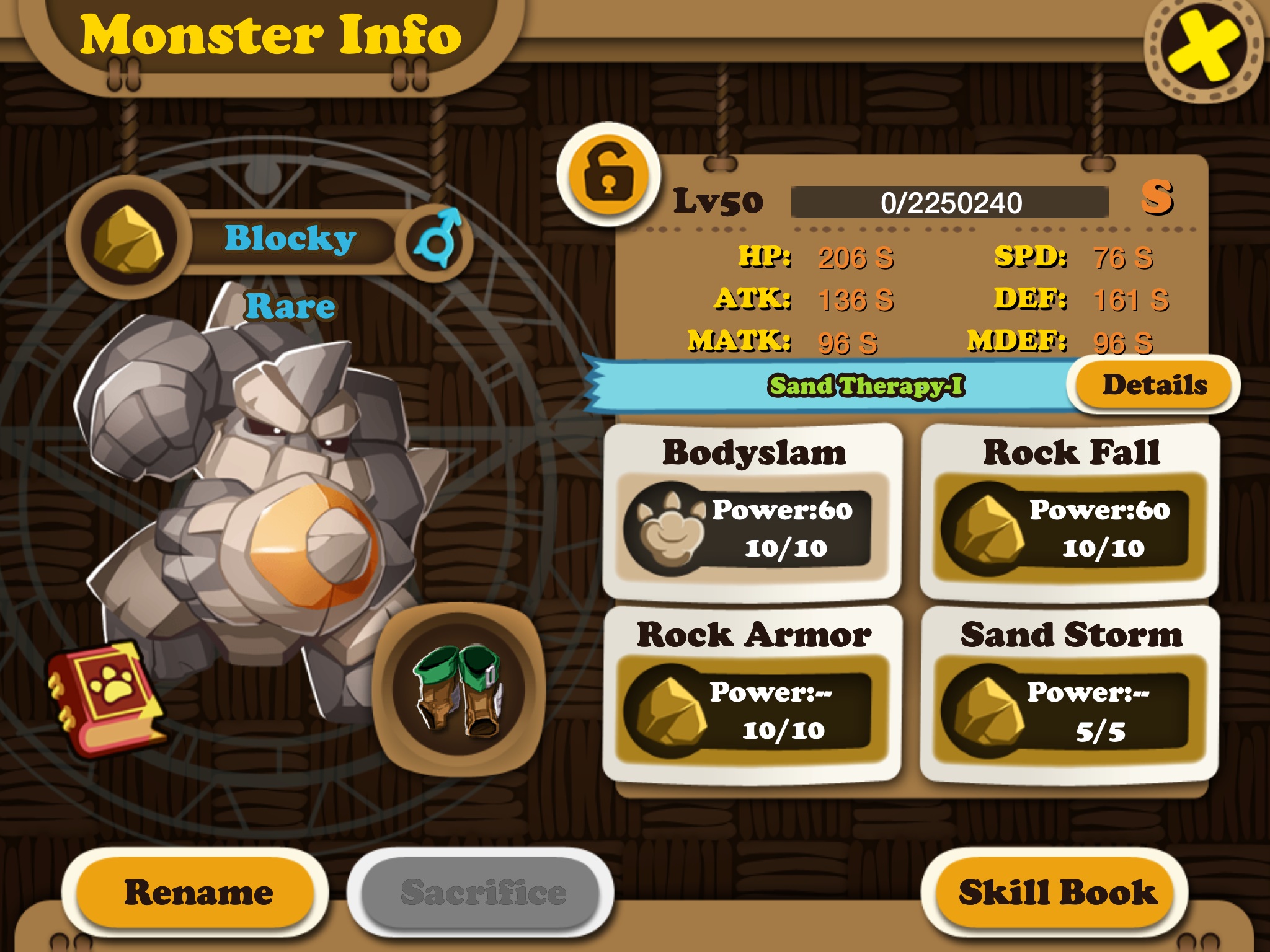Image resolution: width=1270 pixels, height=952 pixels.
Task: Open the Details for Sand Therapy-I
Action: [1154, 385]
